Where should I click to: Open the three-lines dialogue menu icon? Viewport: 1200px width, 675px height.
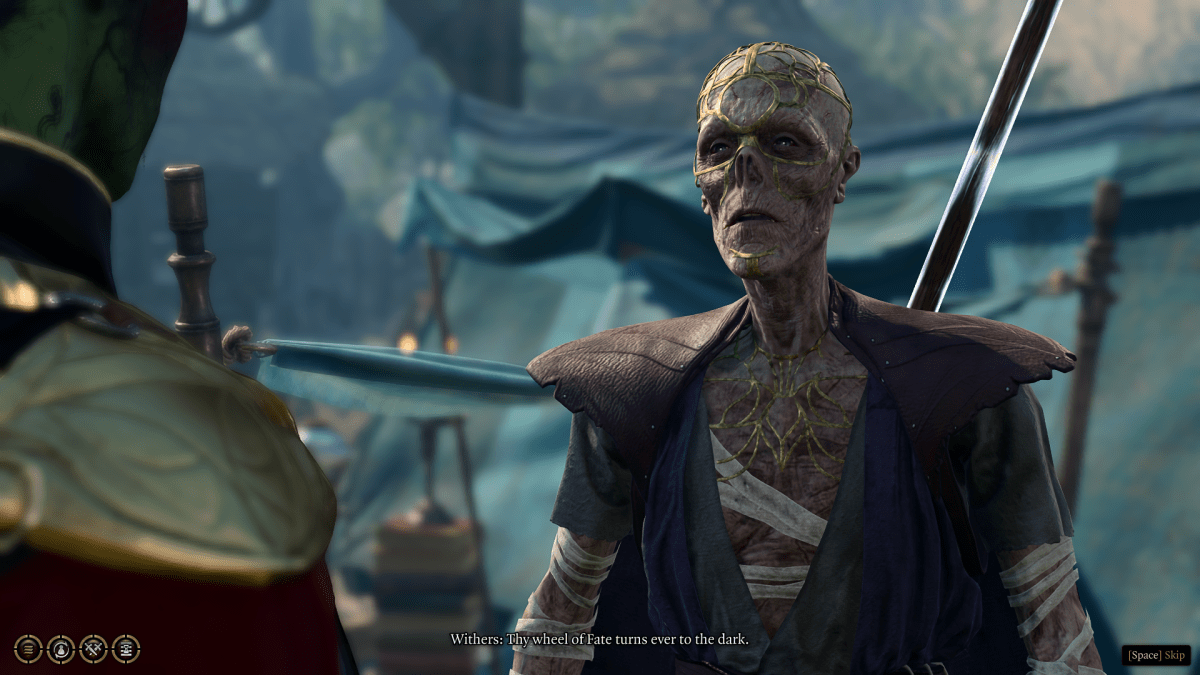[x=28, y=649]
